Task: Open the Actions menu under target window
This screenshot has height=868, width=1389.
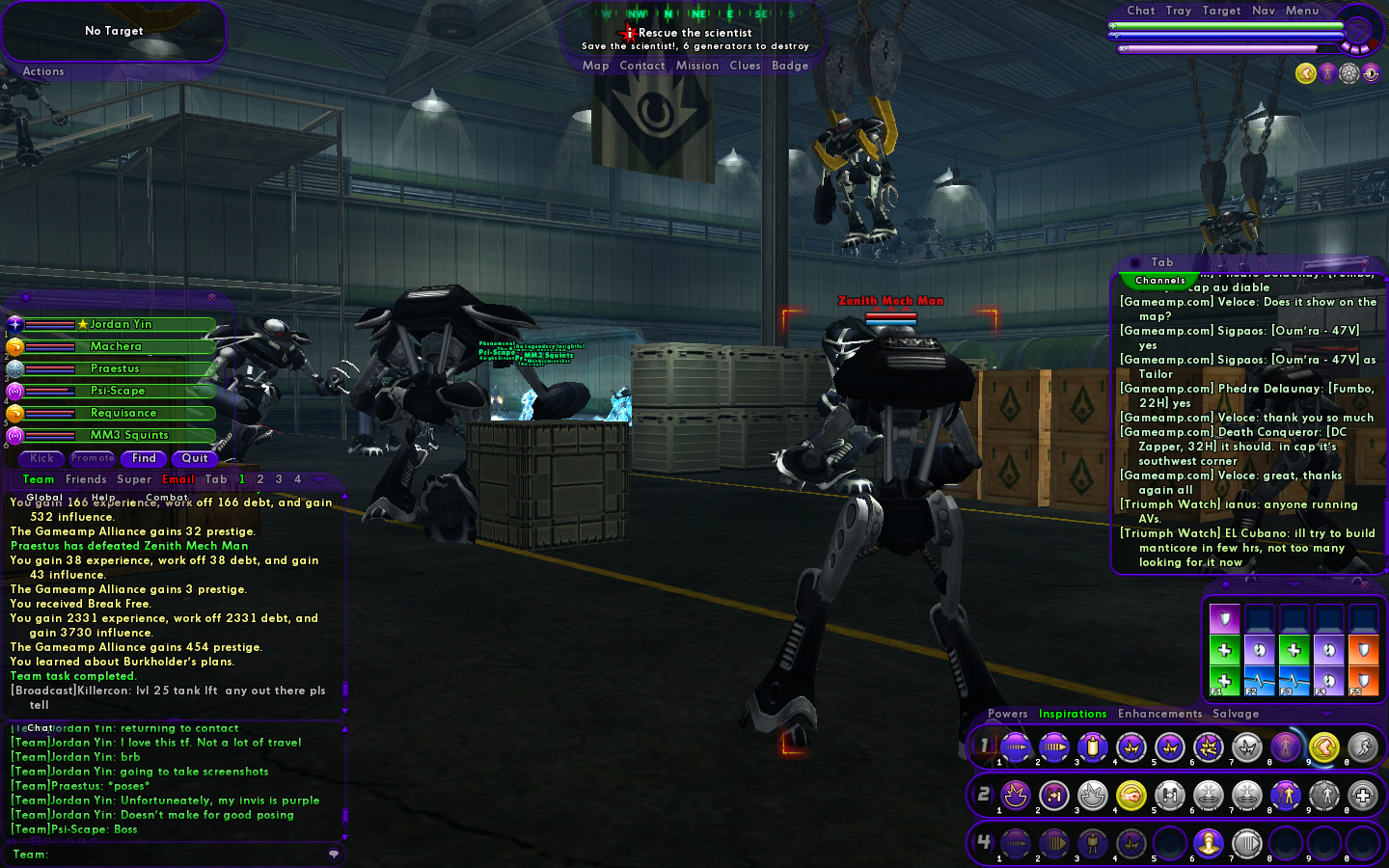Action: [43, 71]
